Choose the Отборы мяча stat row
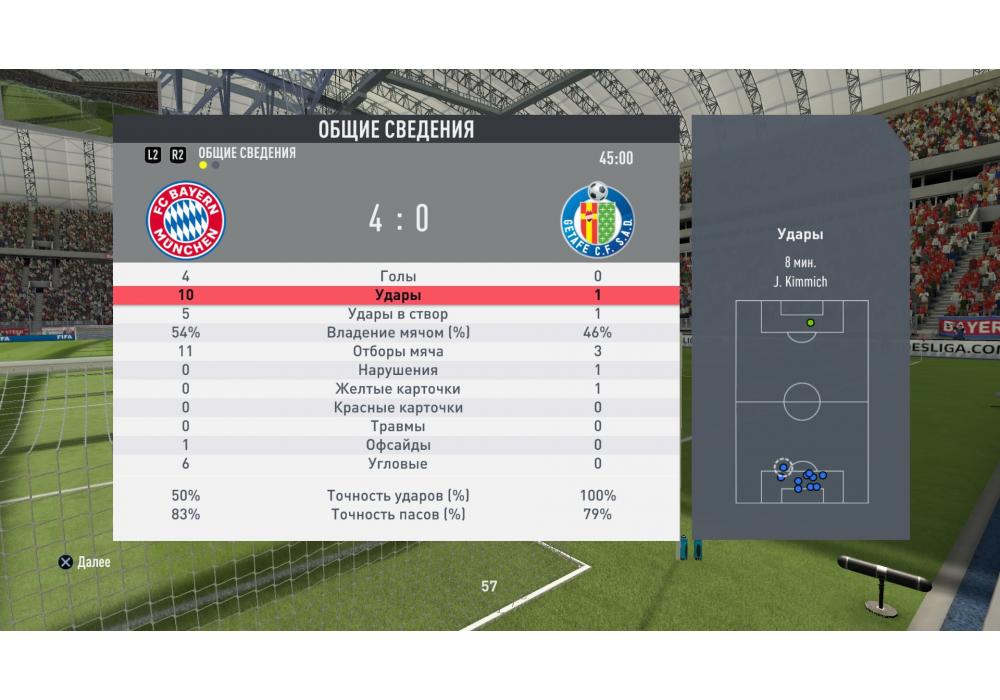 (x=397, y=352)
